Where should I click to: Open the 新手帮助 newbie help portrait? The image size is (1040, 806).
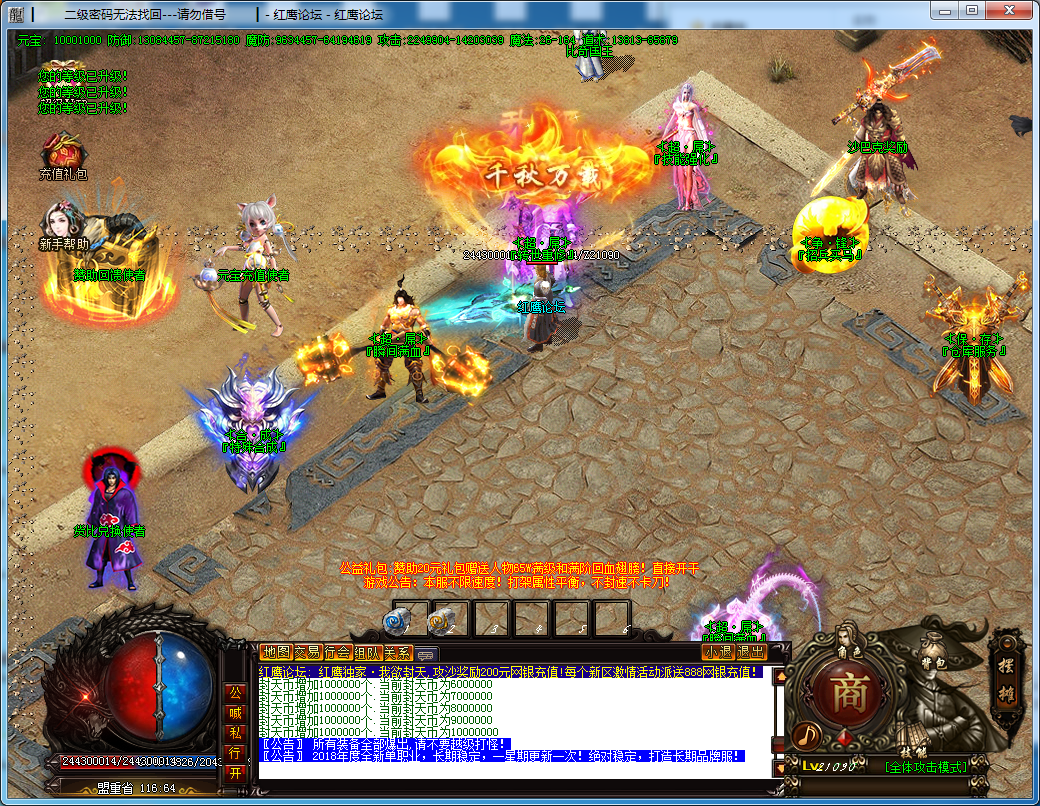coord(62,223)
